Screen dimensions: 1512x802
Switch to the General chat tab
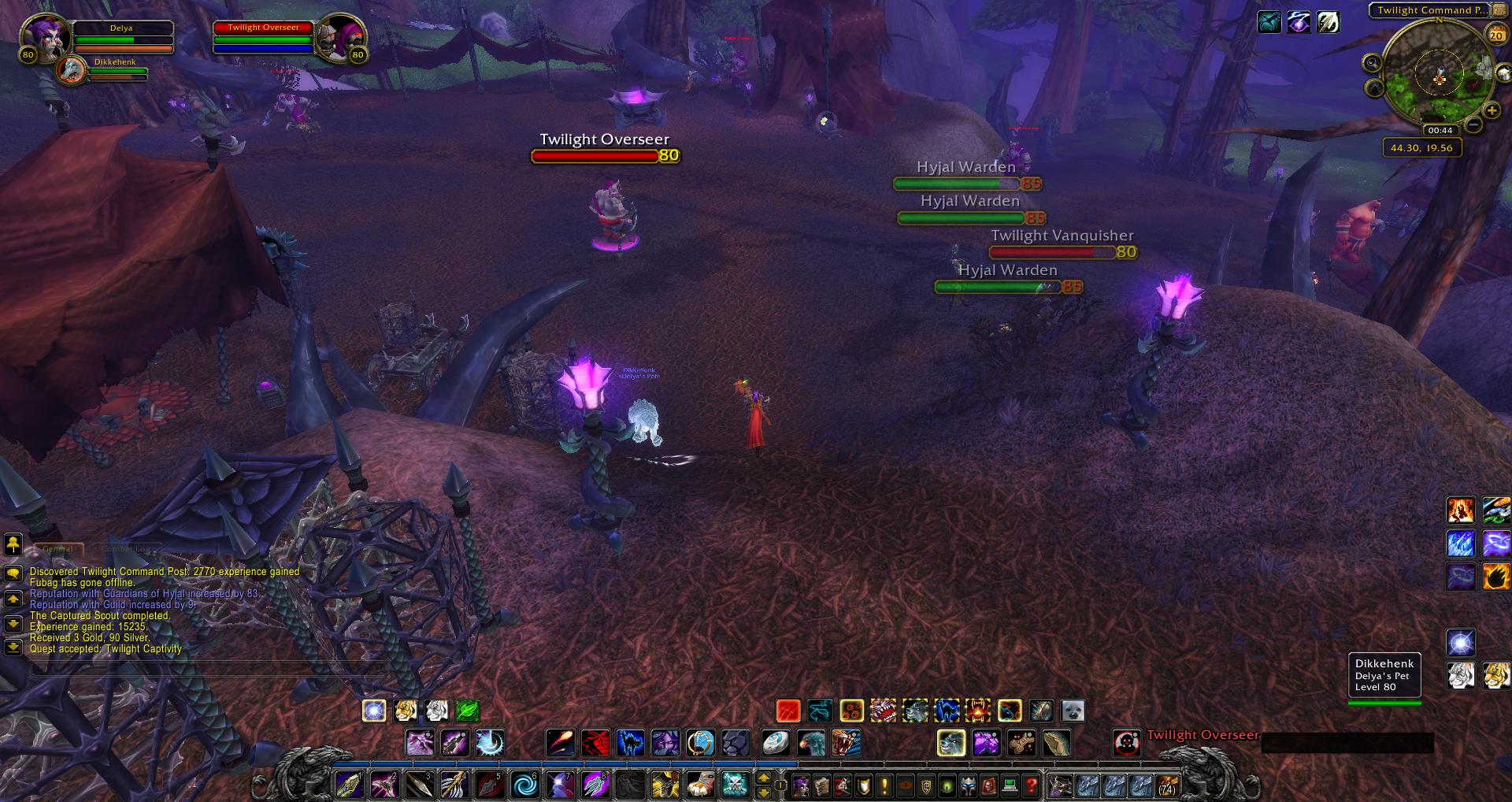pos(57,548)
